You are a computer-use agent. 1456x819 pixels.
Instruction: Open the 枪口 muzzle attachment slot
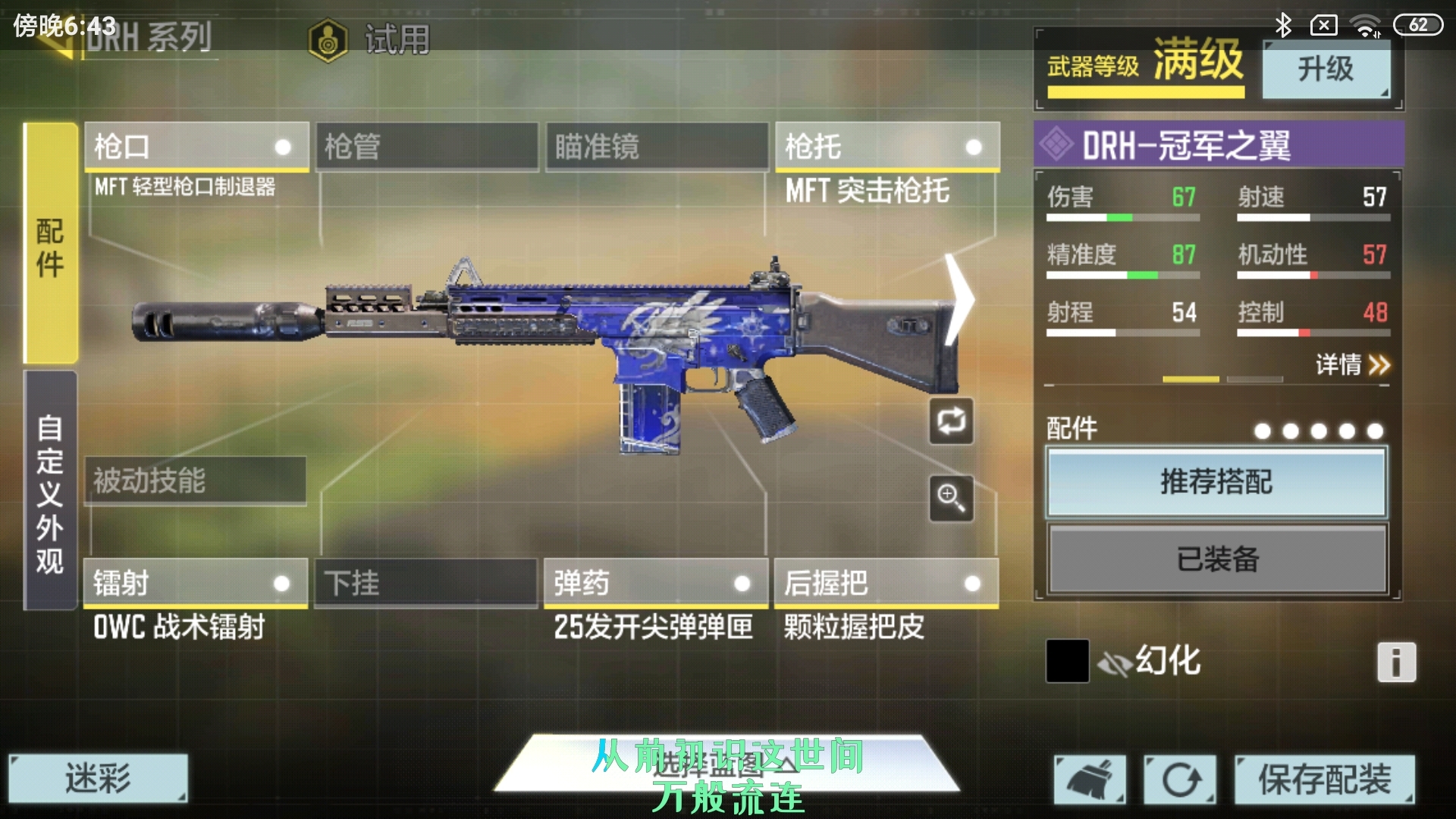coord(196,146)
